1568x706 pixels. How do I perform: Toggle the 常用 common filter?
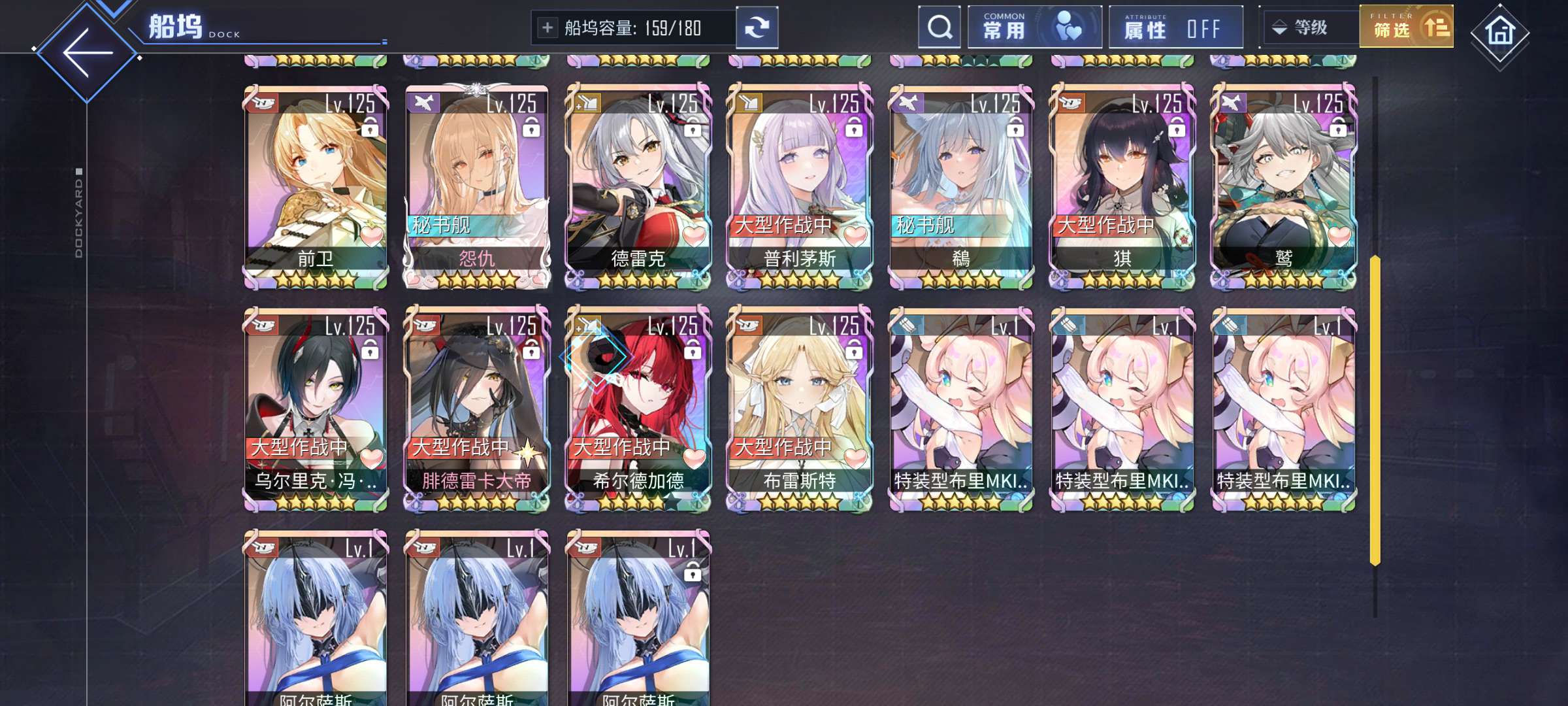pyautogui.click(x=1034, y=27)
